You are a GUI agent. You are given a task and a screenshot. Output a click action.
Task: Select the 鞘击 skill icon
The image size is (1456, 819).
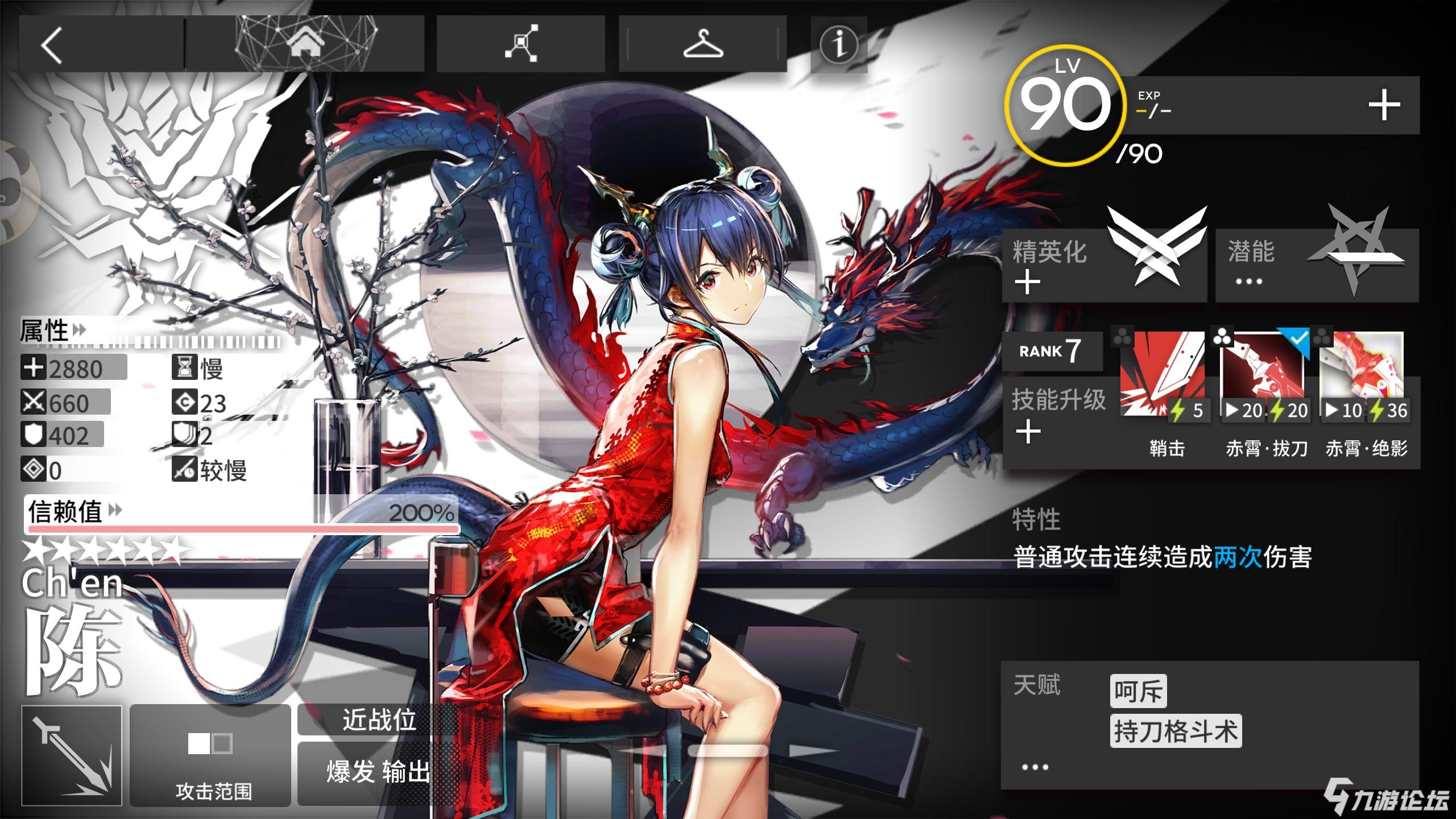1162,377
